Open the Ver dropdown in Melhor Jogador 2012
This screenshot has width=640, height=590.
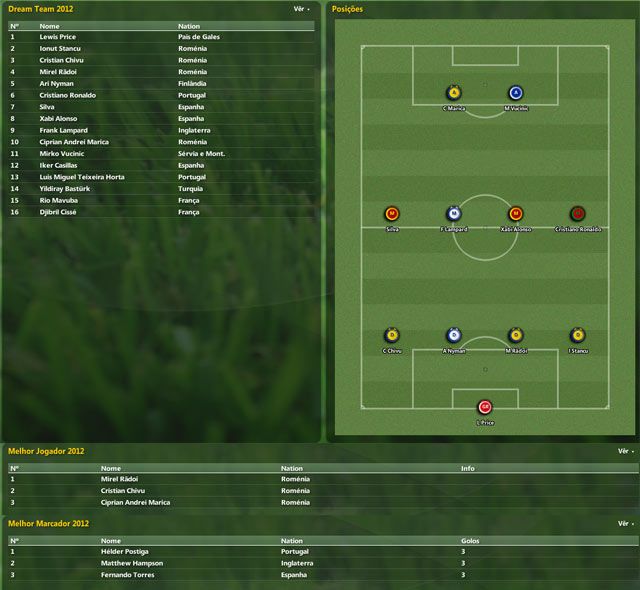(625, 451)
